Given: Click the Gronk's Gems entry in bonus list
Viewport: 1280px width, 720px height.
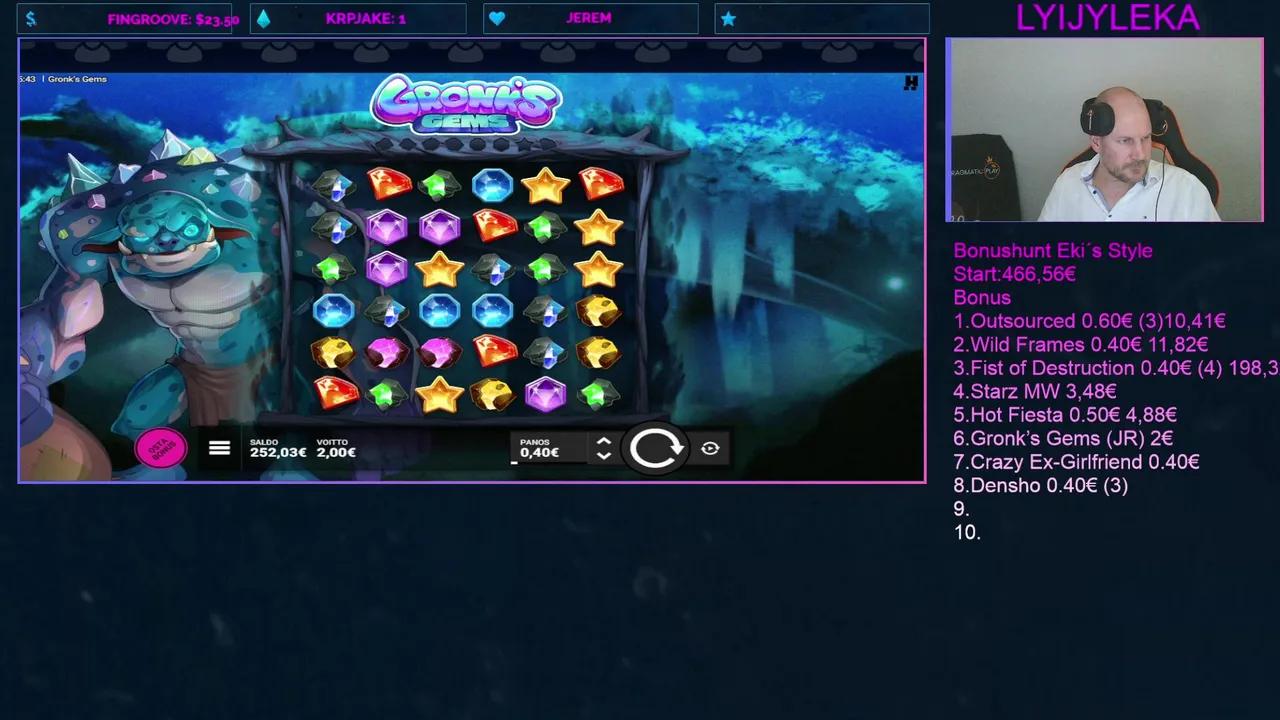Looking at the screenshot, I should pos(1063,438).
